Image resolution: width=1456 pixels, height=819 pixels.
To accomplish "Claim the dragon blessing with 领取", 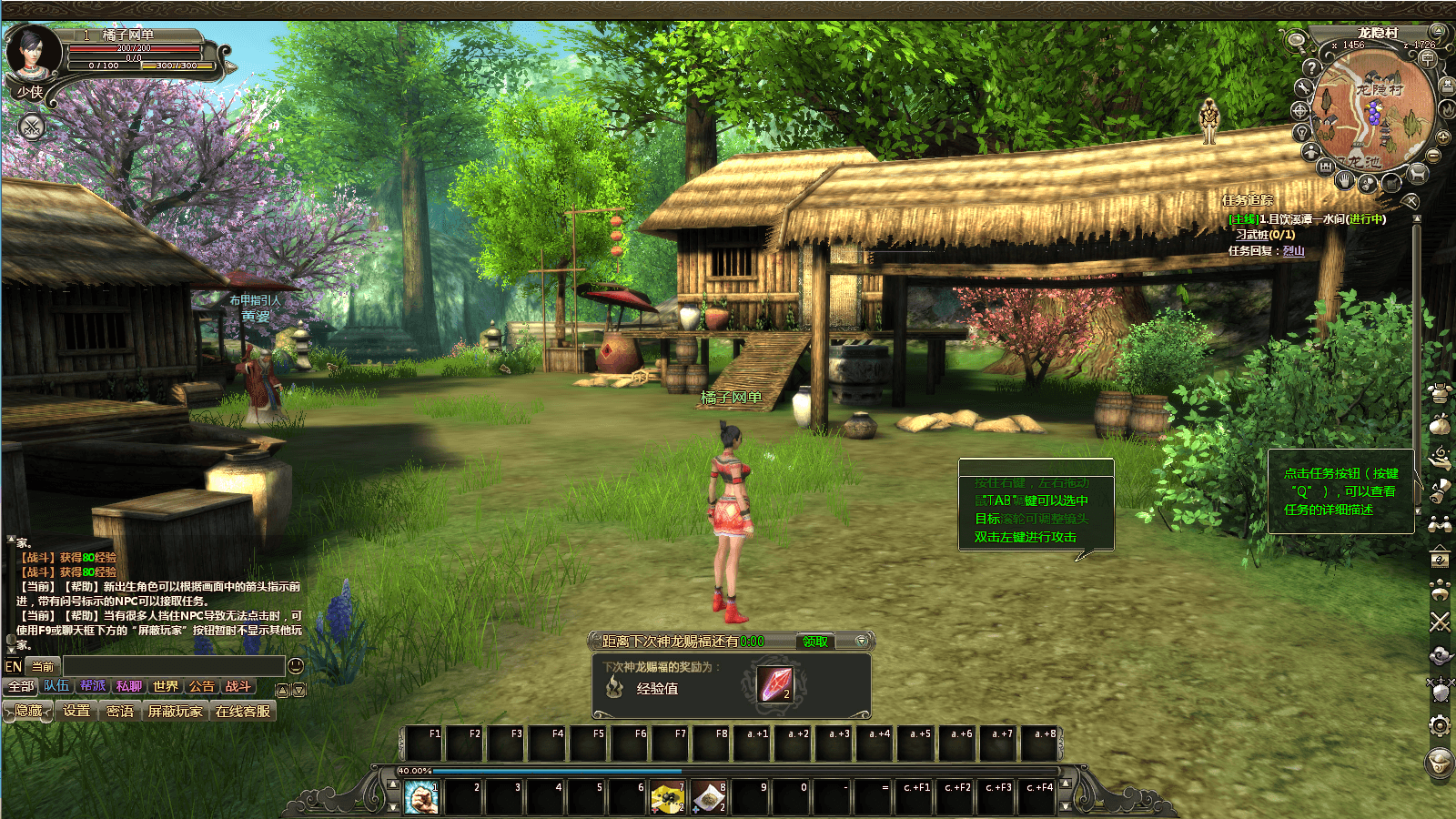I will click(814, 642).
